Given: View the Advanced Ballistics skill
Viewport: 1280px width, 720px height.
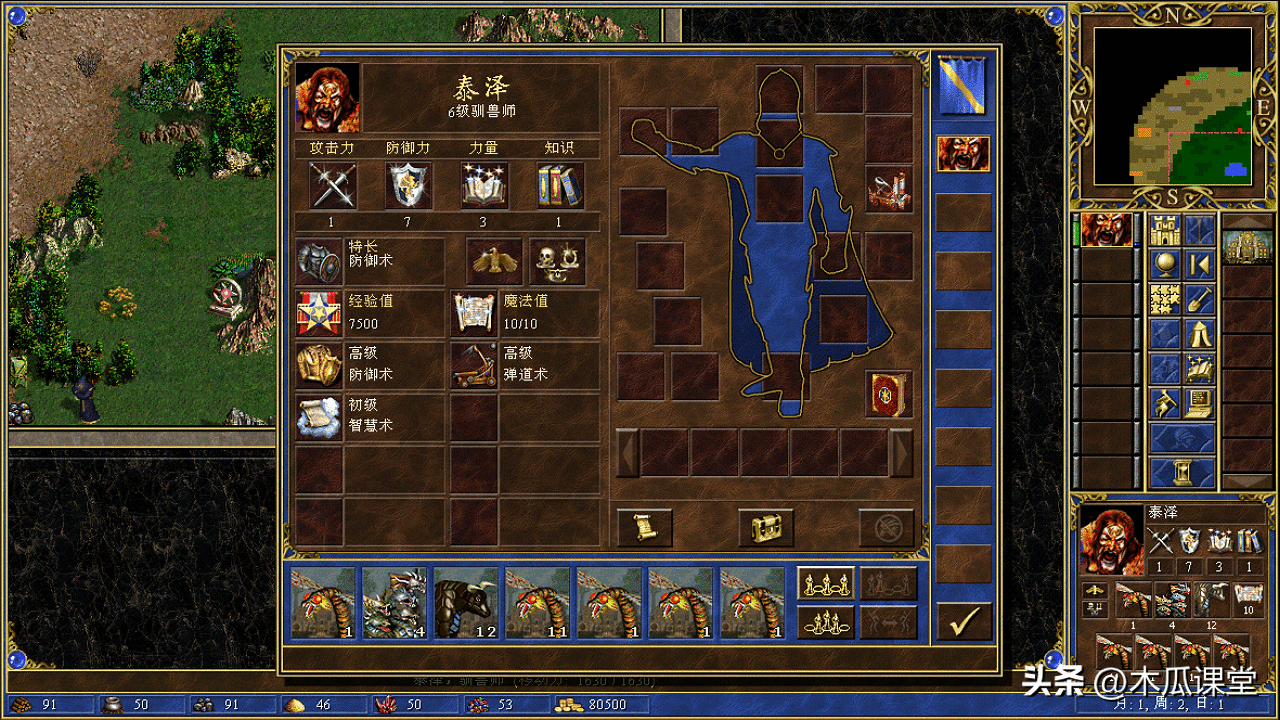Looking at the screenshot, I should [474, 365].
